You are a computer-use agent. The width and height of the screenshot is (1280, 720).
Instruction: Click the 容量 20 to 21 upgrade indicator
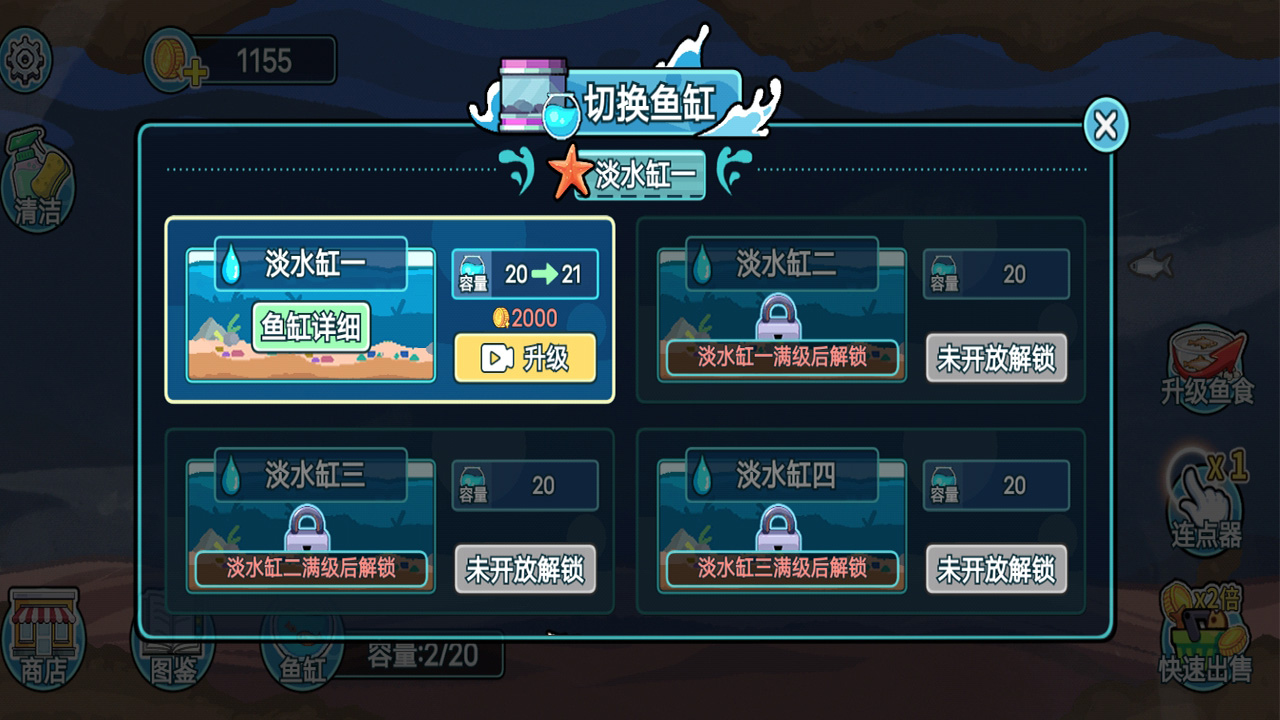(524, 273)
